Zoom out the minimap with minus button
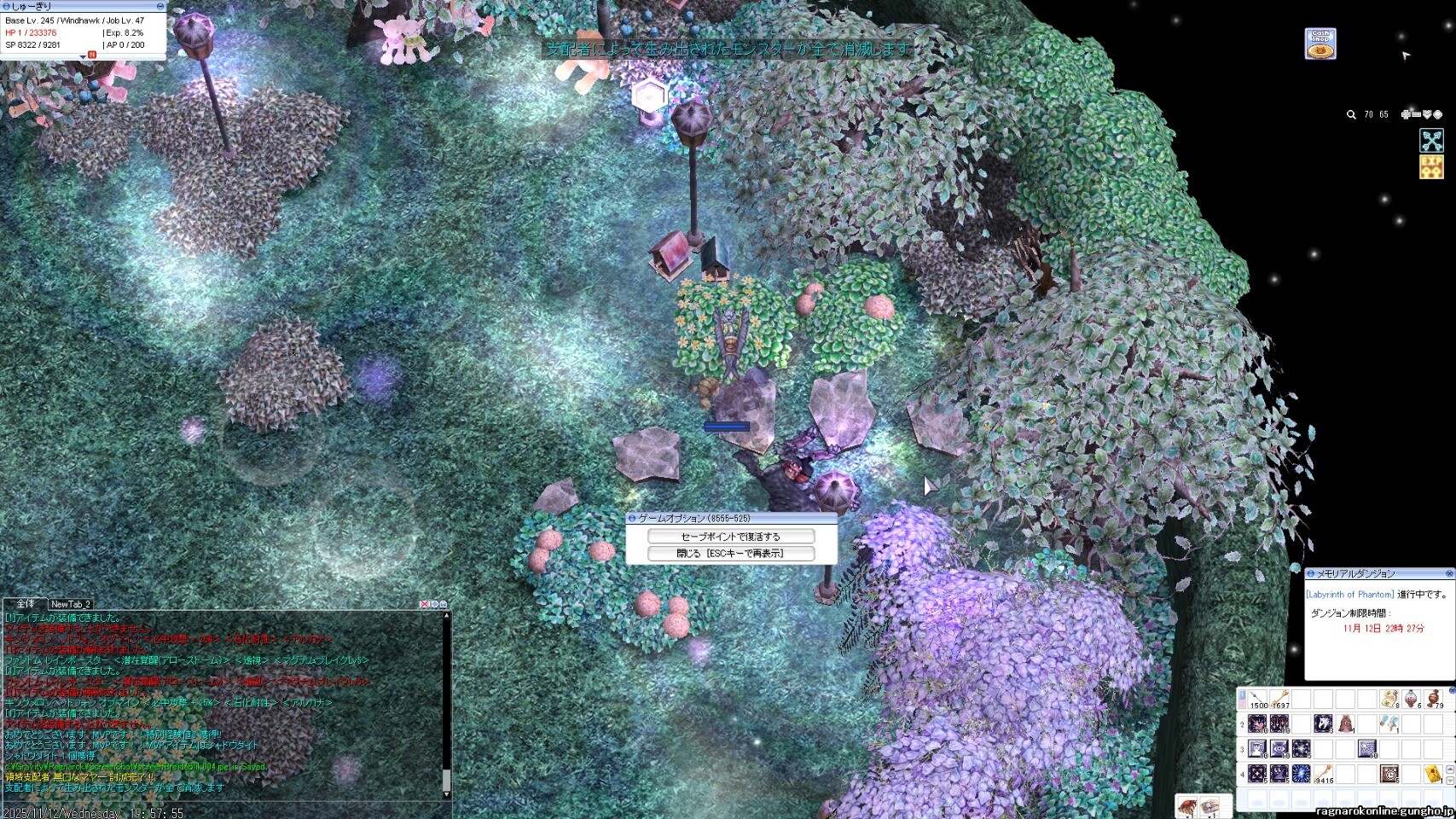 click(x=1416, y=114)
